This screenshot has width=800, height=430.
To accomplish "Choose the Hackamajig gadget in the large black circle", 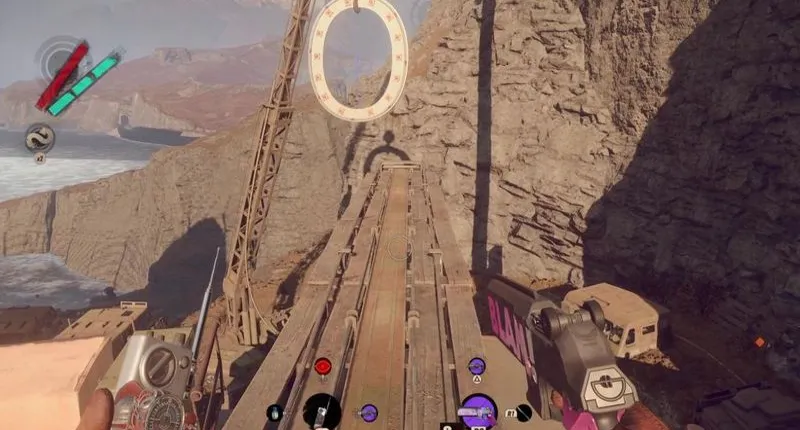I will (322, 411).
